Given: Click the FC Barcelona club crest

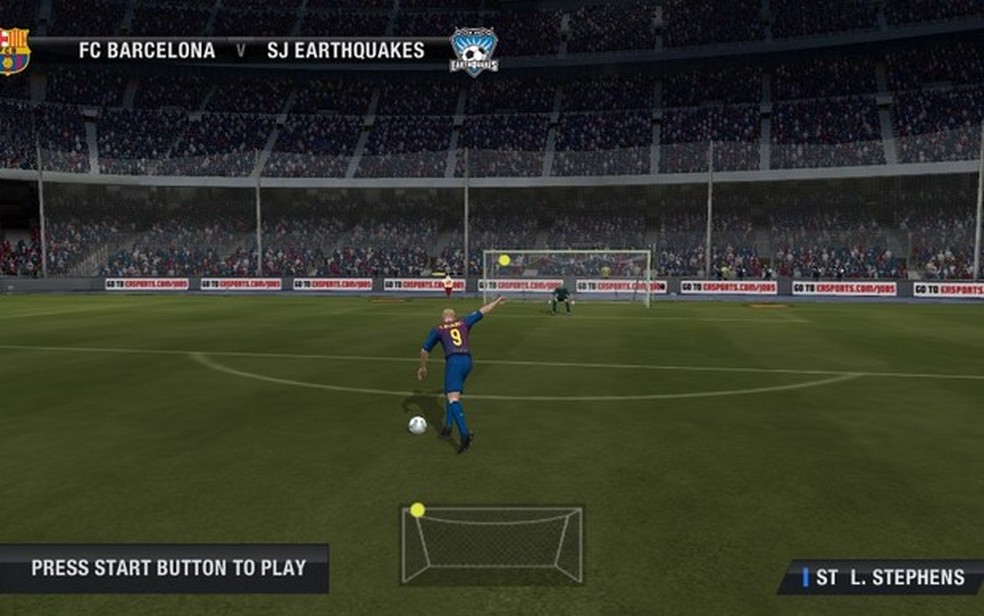Looking at the screenshot, I should (14, 50).
